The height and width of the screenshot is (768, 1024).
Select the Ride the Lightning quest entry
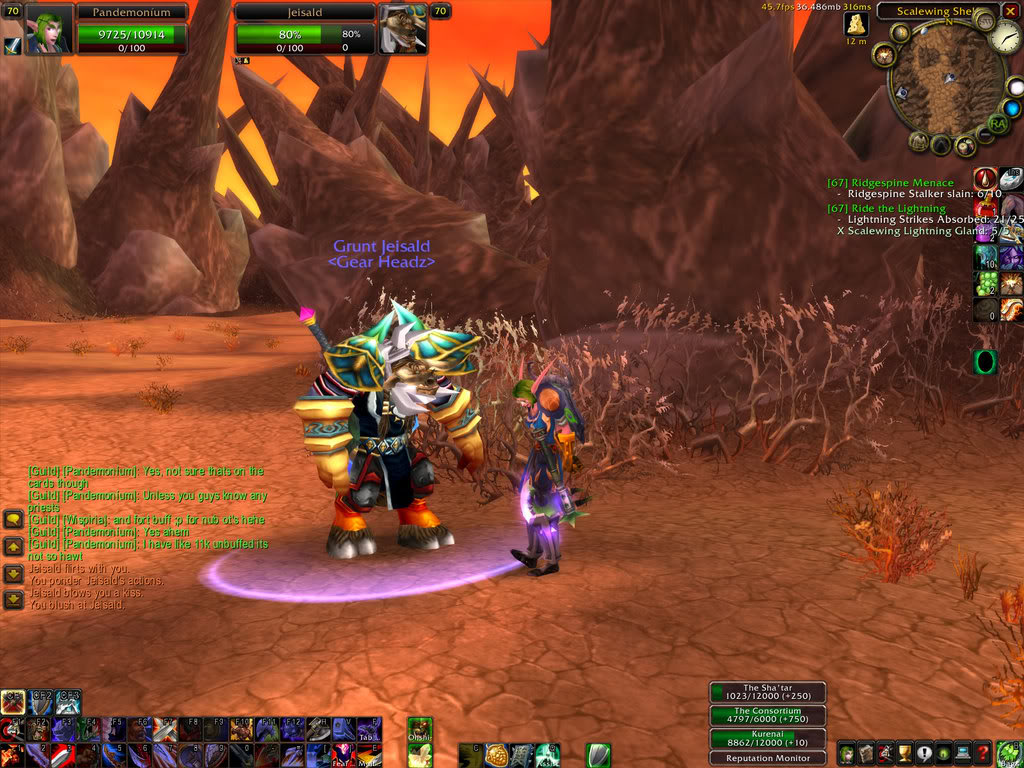click(886, 208)
